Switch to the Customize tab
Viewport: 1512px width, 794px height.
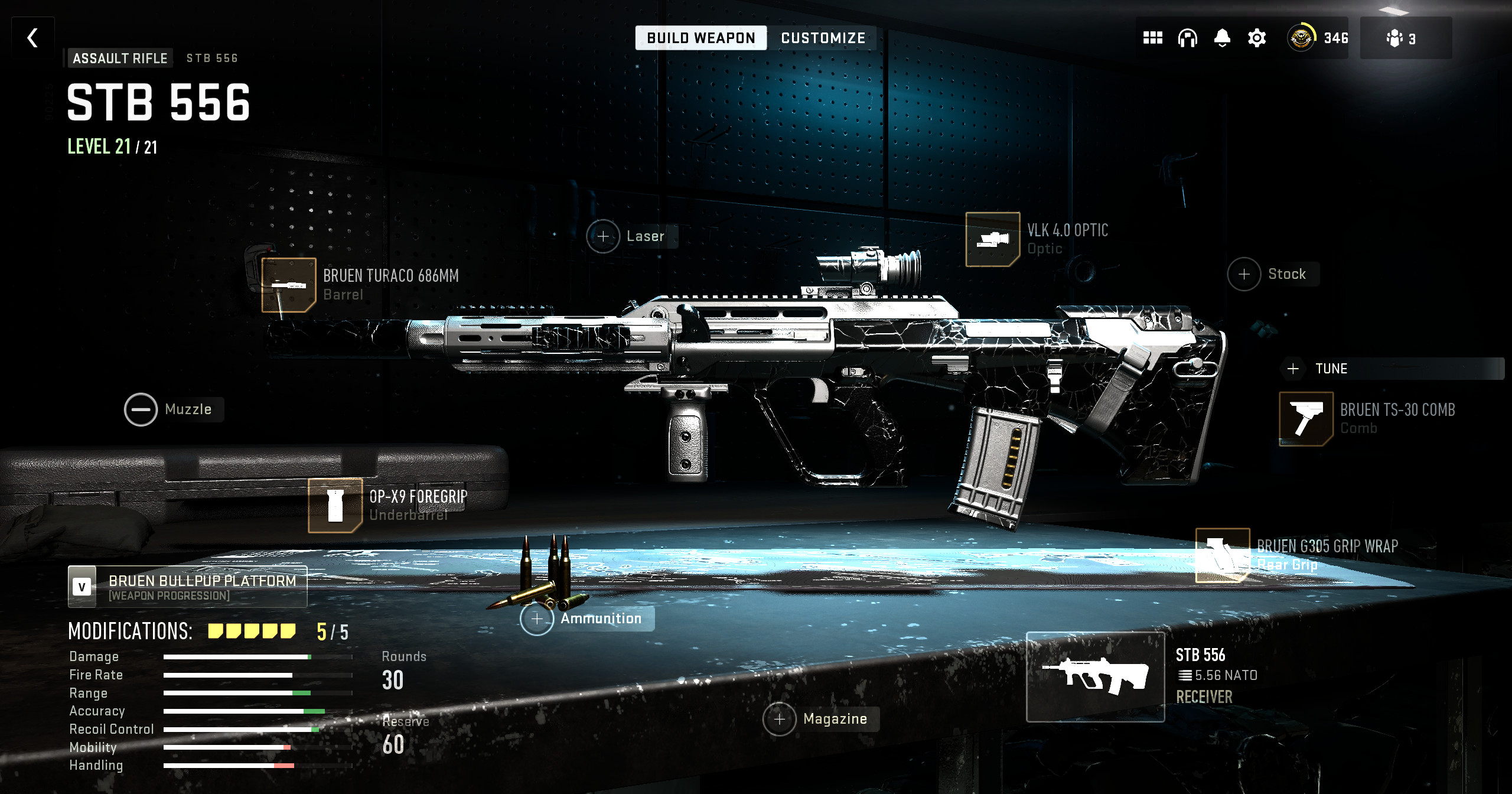click(823, 38)
